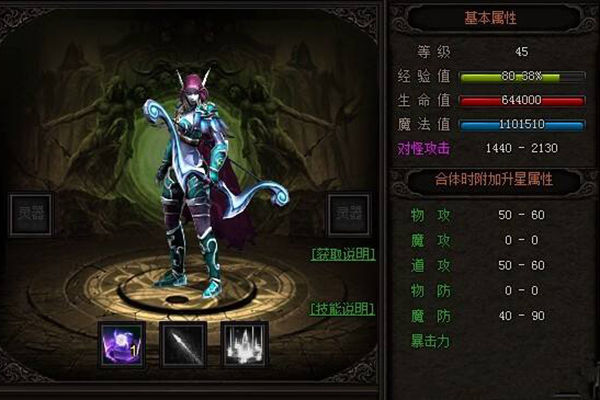Open the 技能说明 skill description link
This screenshot has width=600, height=400.
click(343, 308)
